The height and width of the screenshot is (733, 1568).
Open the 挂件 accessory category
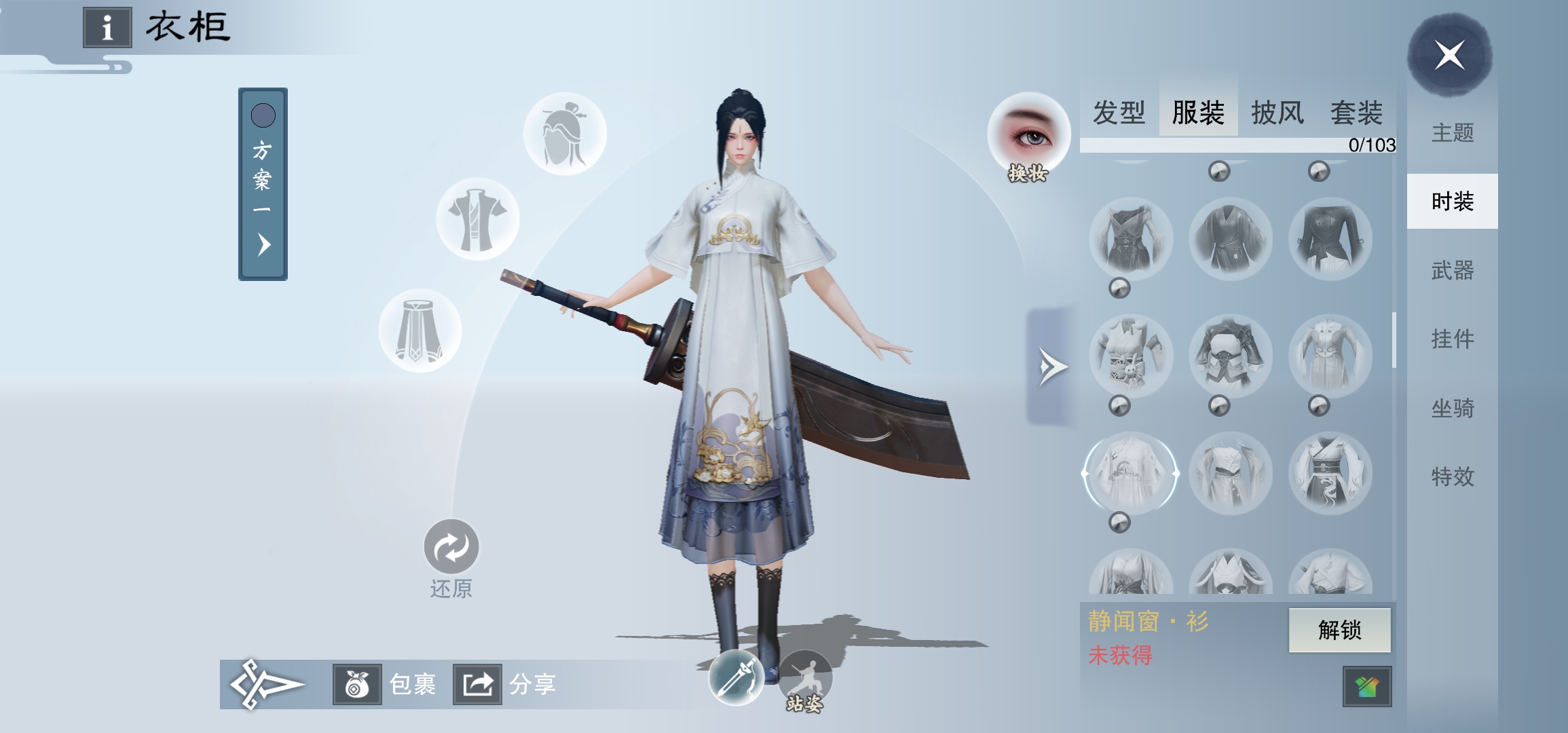point(1453,339)
